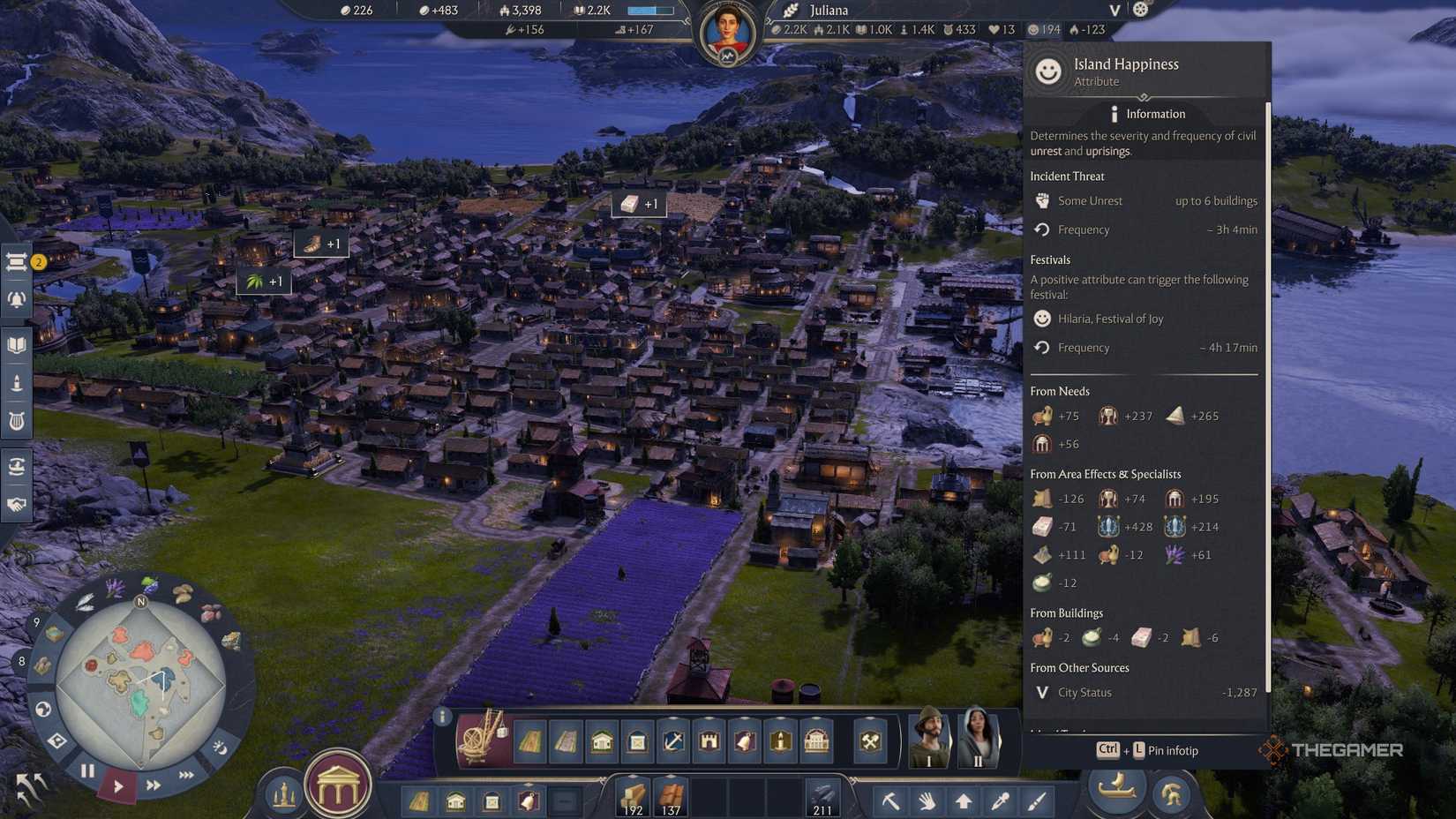This screenshot has width=1456, height=819.
Task: Expand the V chevron in the top bar
Action: tap(1114, 11)
